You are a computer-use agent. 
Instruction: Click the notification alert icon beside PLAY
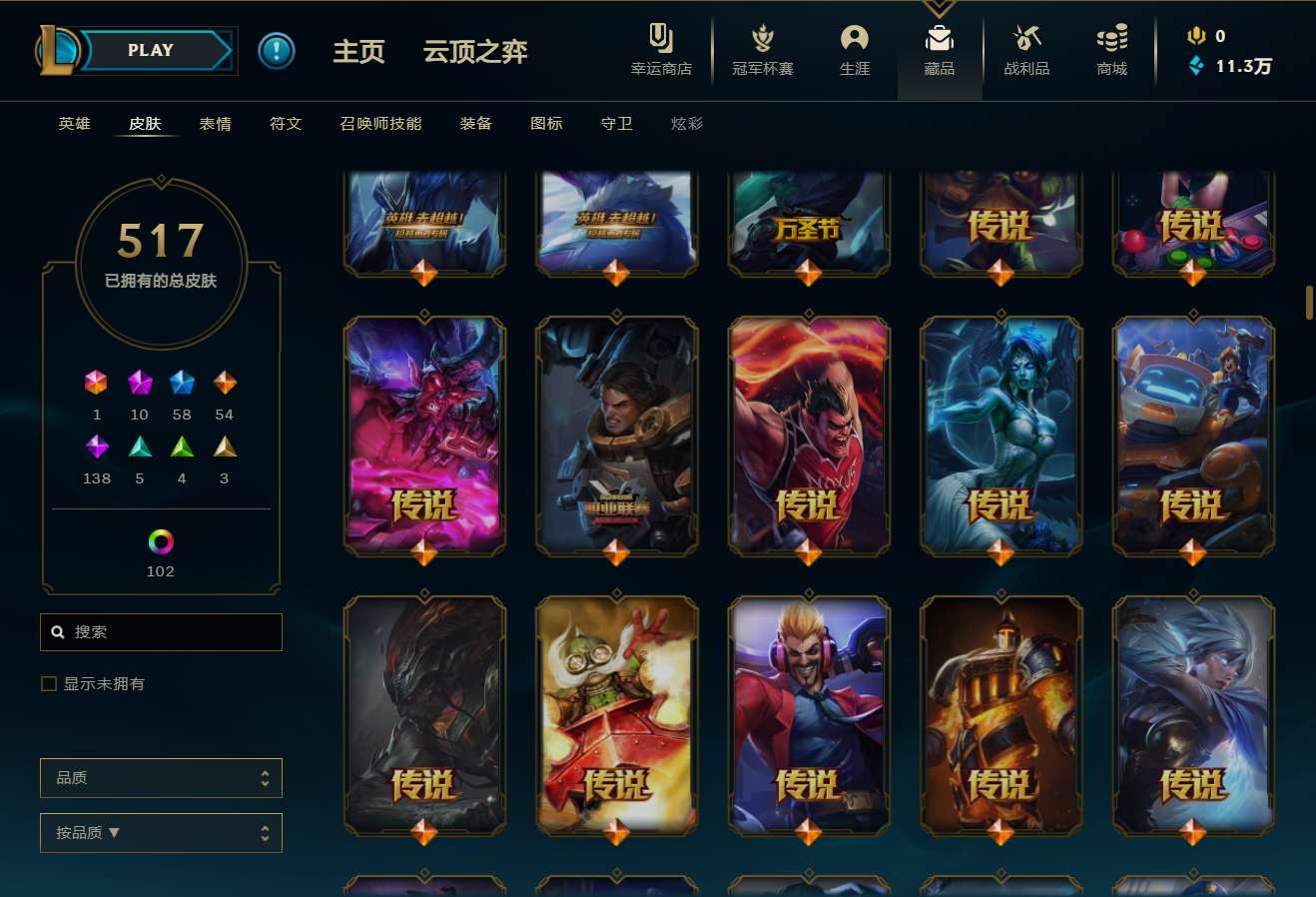[277, 51]
